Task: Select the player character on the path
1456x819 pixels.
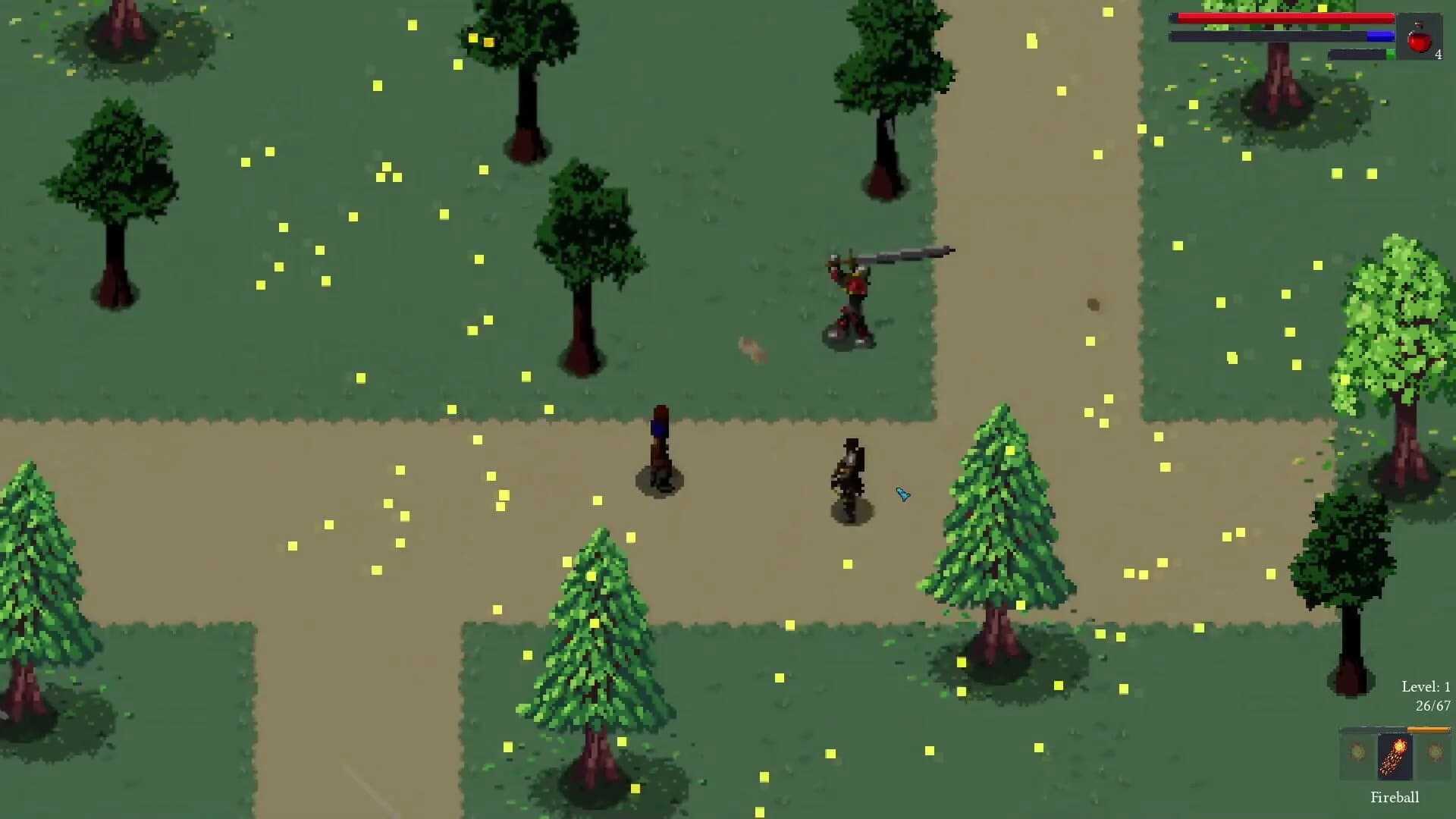Action: [848, 474]
